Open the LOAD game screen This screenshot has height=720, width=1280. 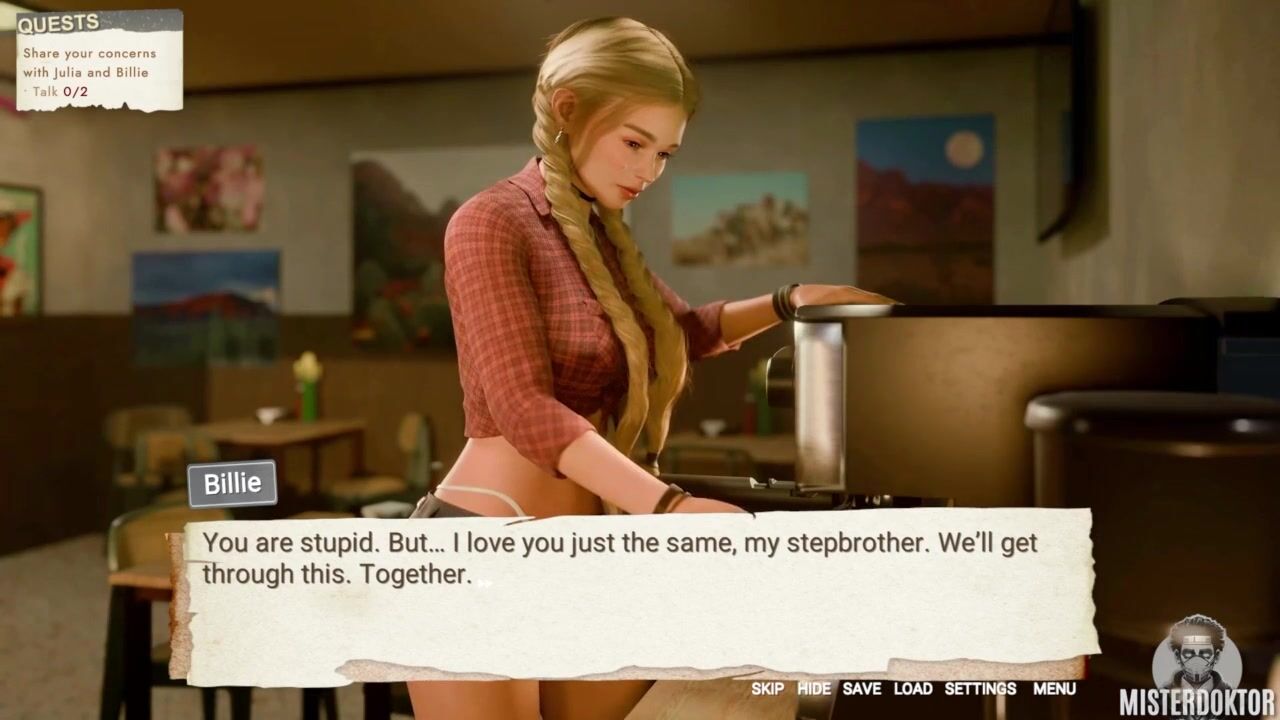pyautogui.click(x=913, y=689)
